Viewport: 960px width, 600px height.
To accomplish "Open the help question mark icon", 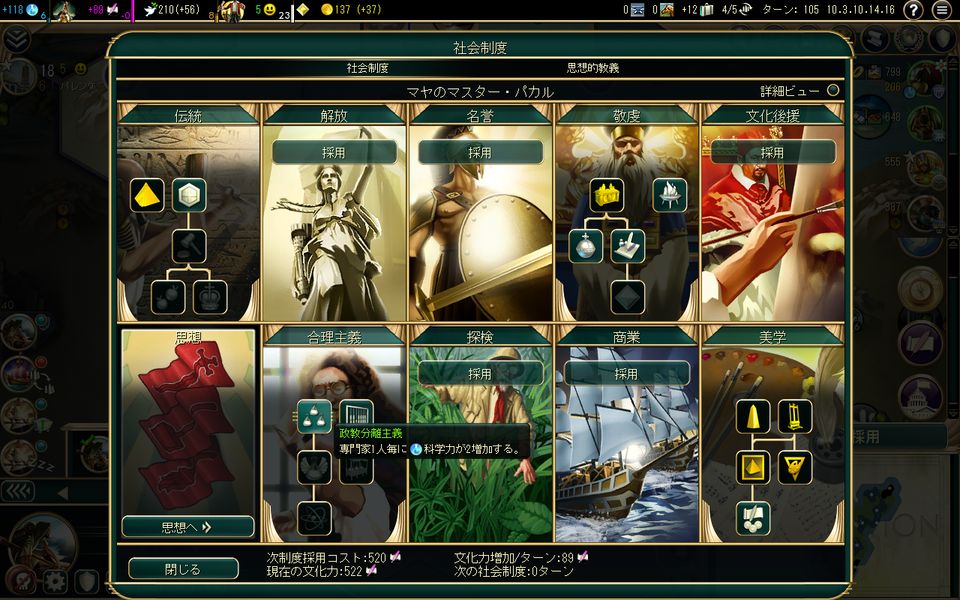I will click(912, 10).
